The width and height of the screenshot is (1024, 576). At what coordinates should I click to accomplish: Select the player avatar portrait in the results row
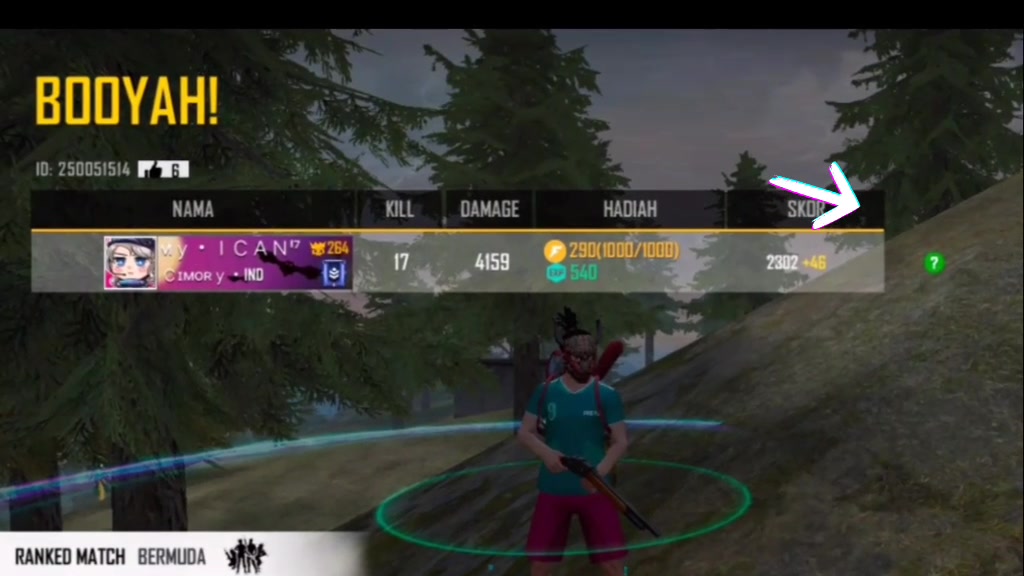[131, 263]
